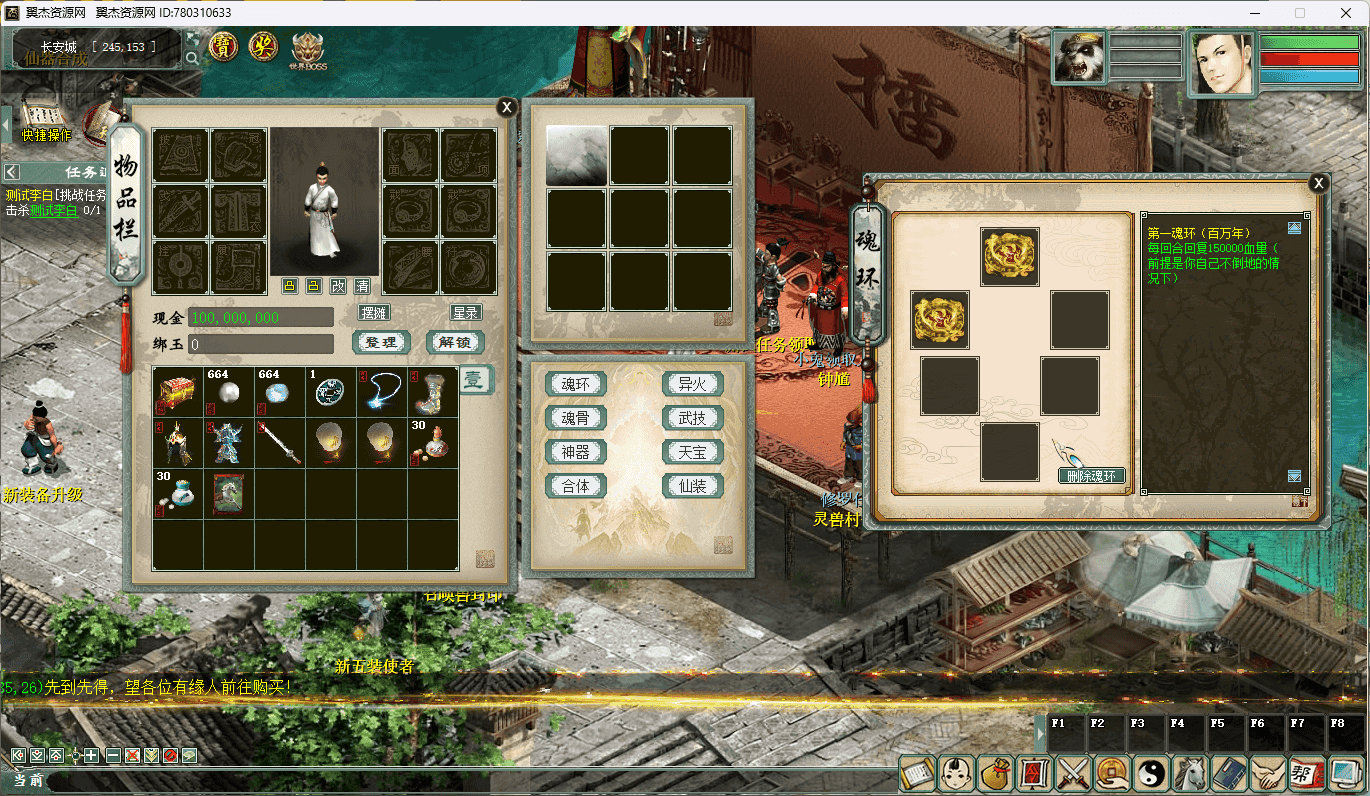Screen dimensions: 1370x796
Task: Choose the 神器 artifact button
Action: click(576, 453)
